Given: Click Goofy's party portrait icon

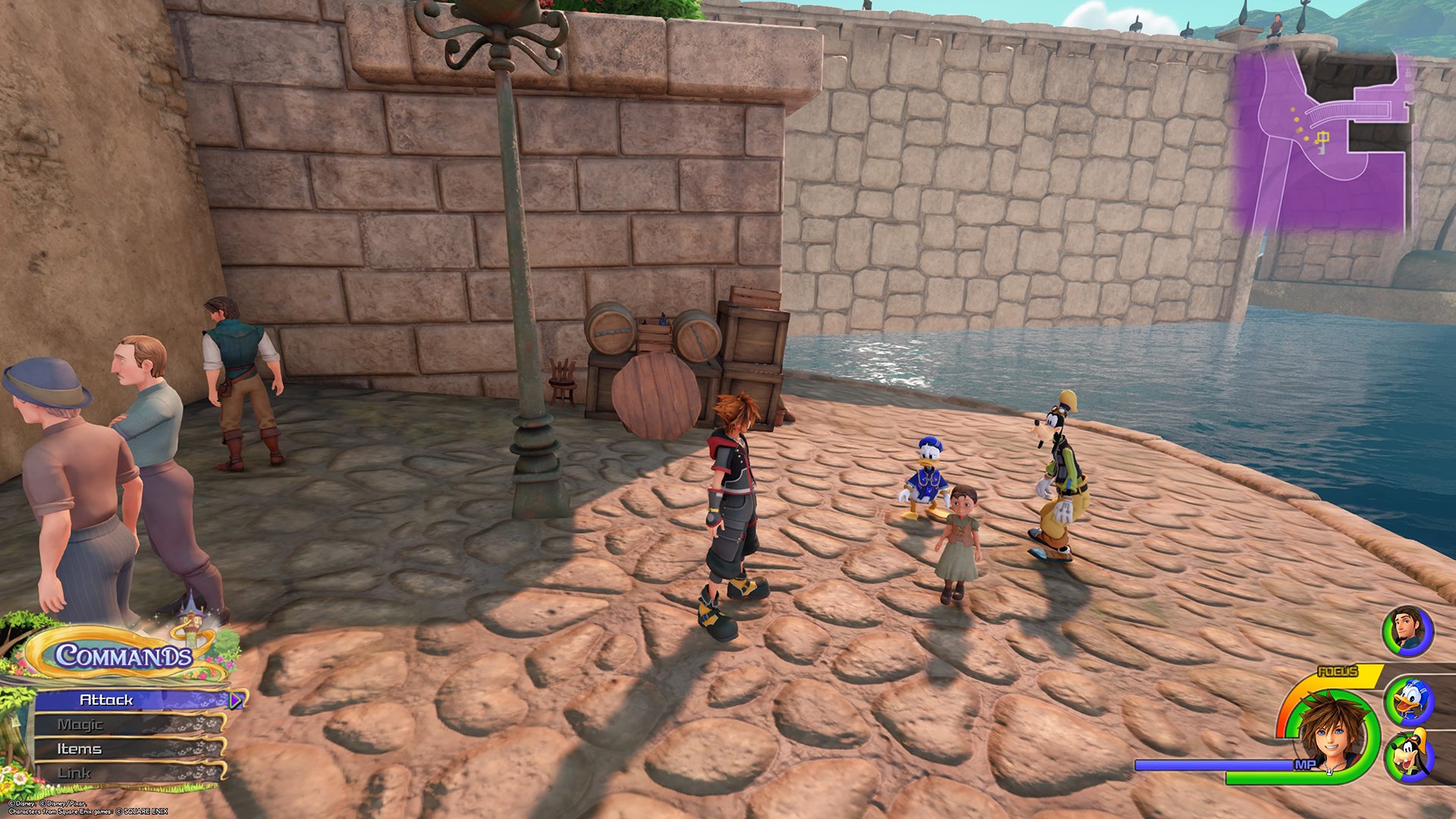Looking at the screenshot, I should pyautogui.click(x=1408, y=756).
